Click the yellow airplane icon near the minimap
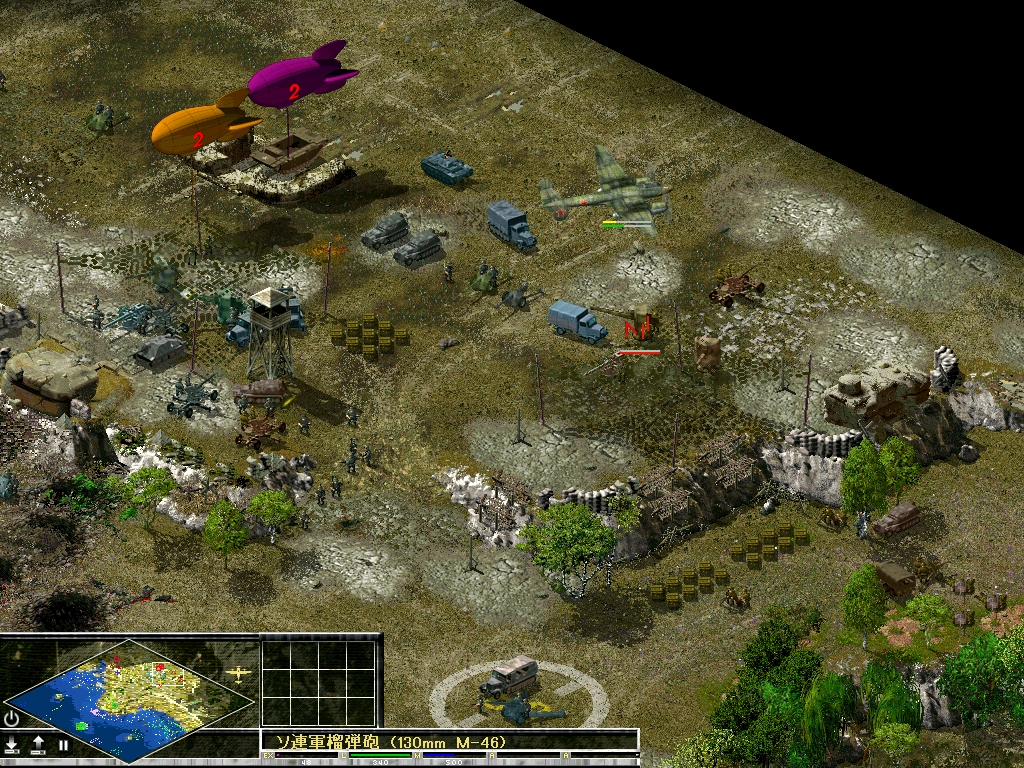 (240, 673)
